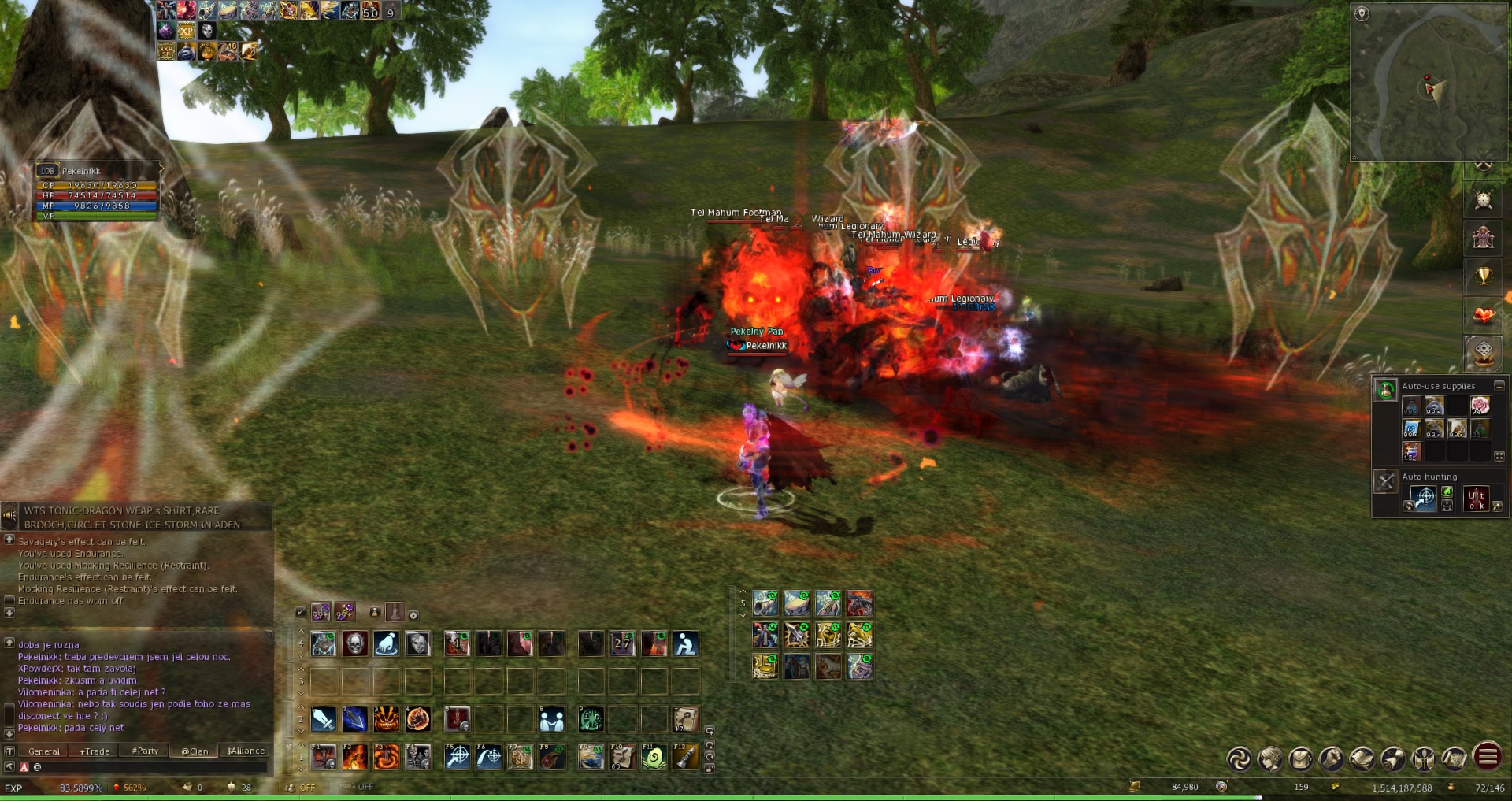Screen dimensions: 1512x801
Task: Use the blue sword attack skill
Action: pos(323,718)
